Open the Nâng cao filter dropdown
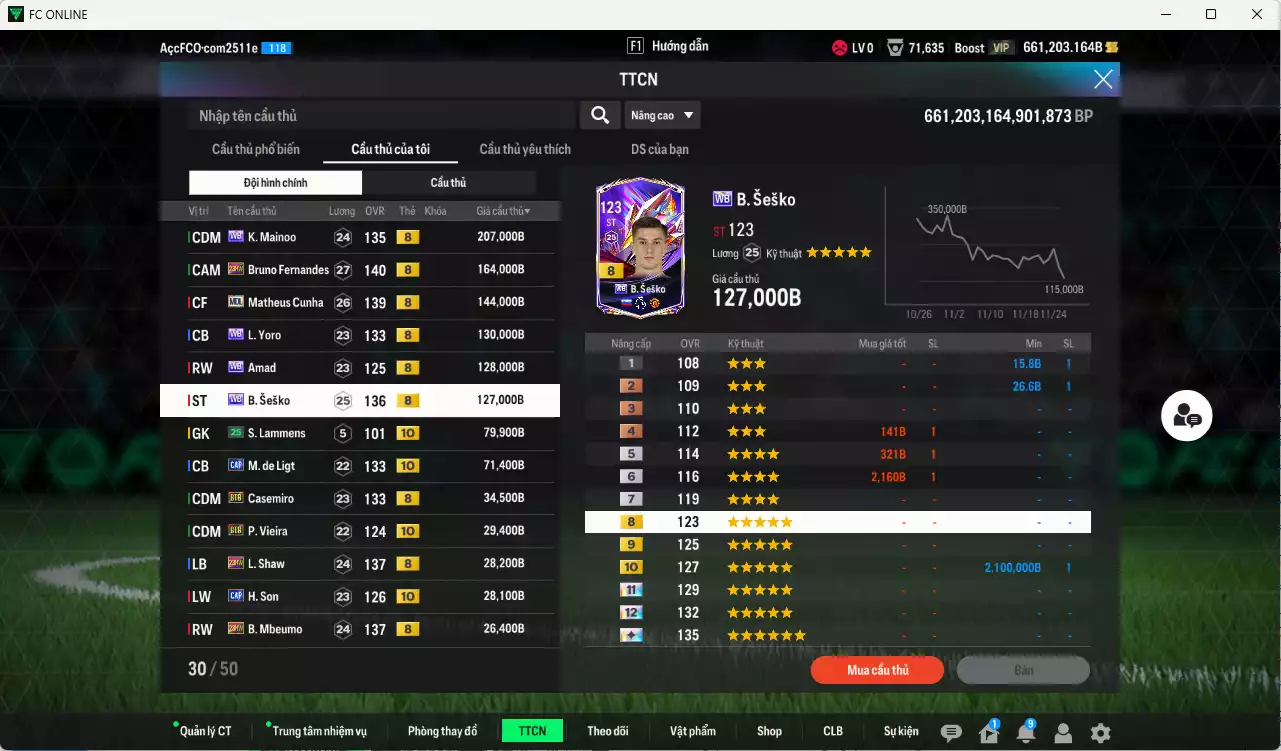Image resolution: width=1281 pixels, height=751 pixels. [662, 115]
